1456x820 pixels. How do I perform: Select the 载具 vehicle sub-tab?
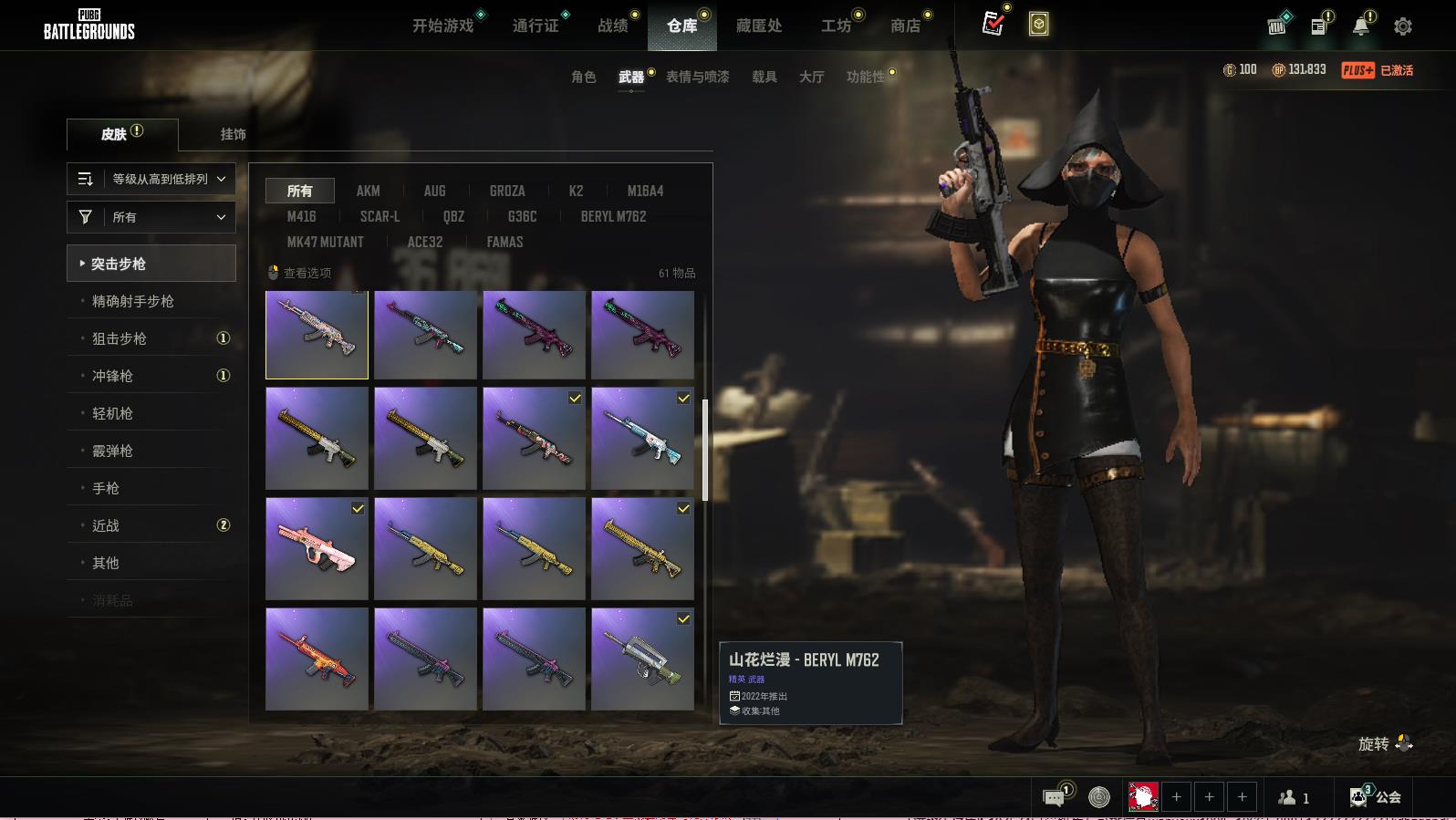coord(764,77)
